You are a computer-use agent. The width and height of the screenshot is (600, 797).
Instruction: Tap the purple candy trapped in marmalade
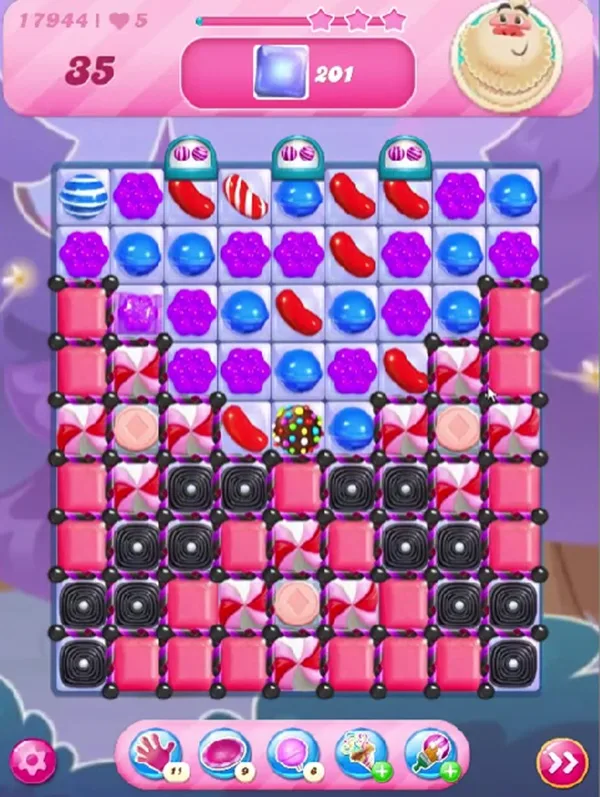[137, 311]
